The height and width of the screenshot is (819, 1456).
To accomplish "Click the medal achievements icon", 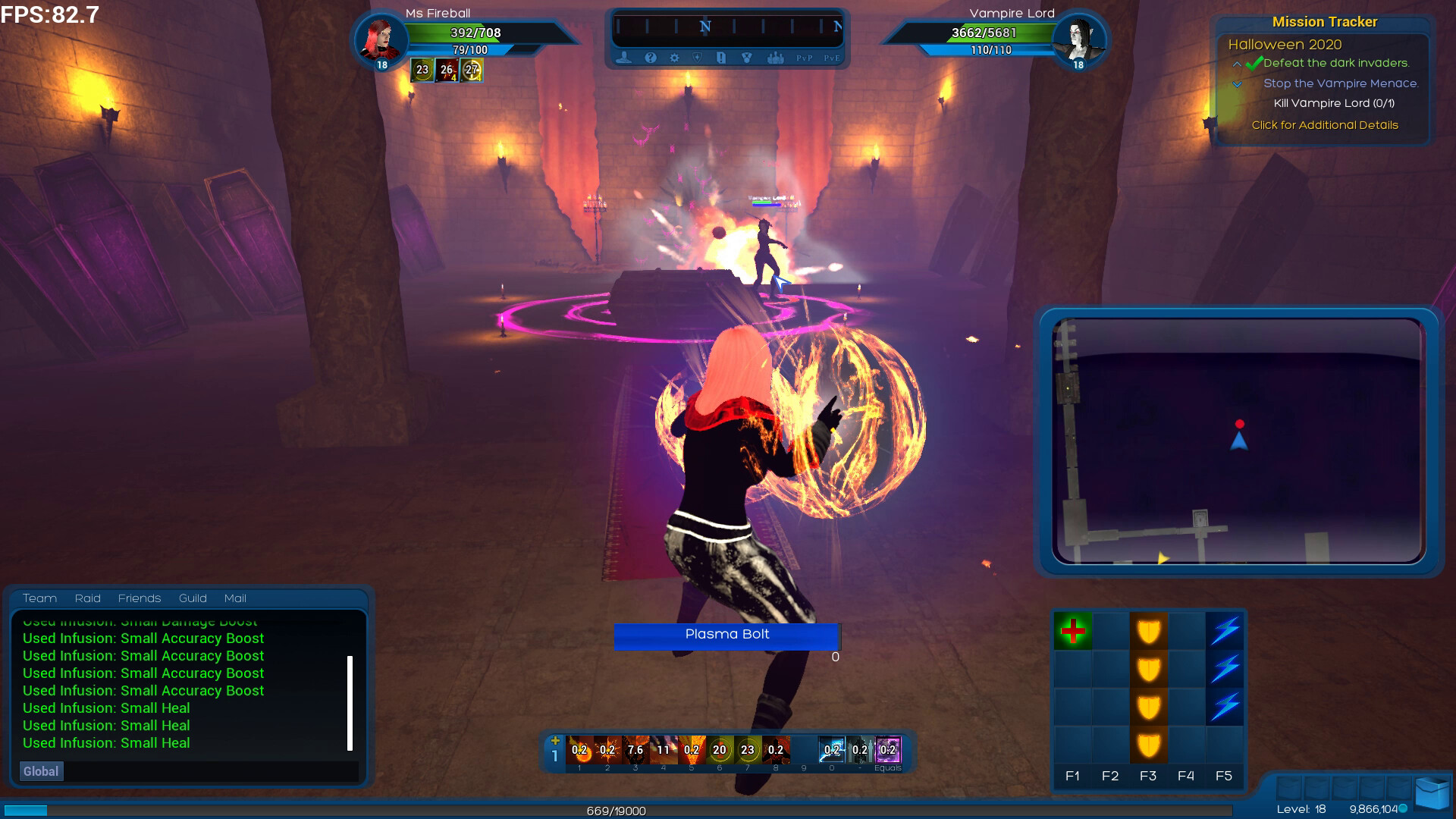I will pos(747,57).
